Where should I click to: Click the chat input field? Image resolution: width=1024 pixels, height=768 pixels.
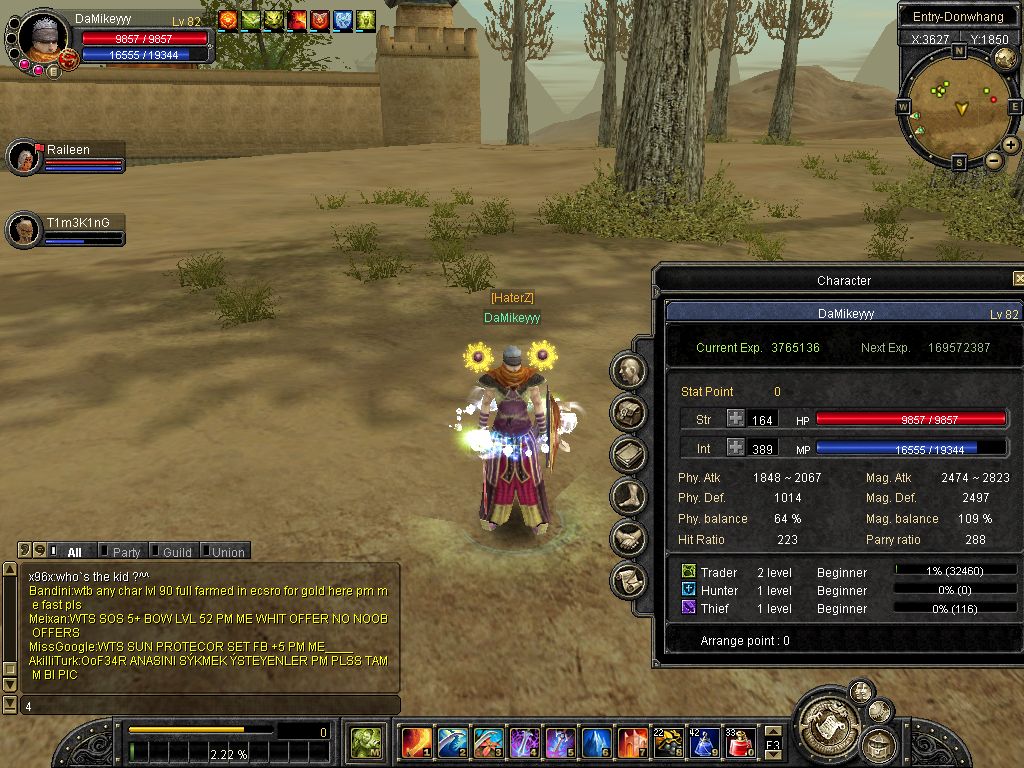point(210,706)
